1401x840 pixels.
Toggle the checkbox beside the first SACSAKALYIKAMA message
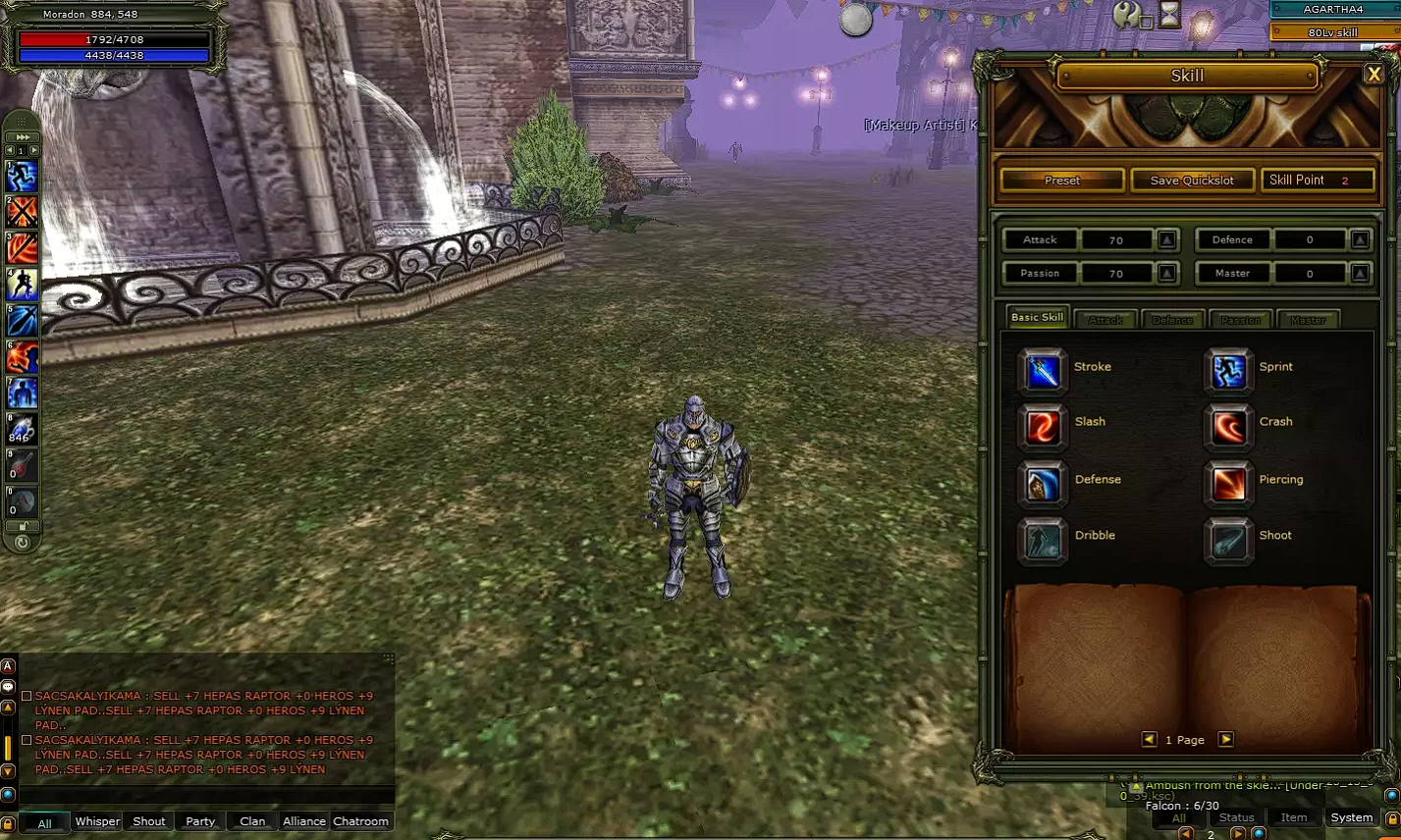point(27,695)
